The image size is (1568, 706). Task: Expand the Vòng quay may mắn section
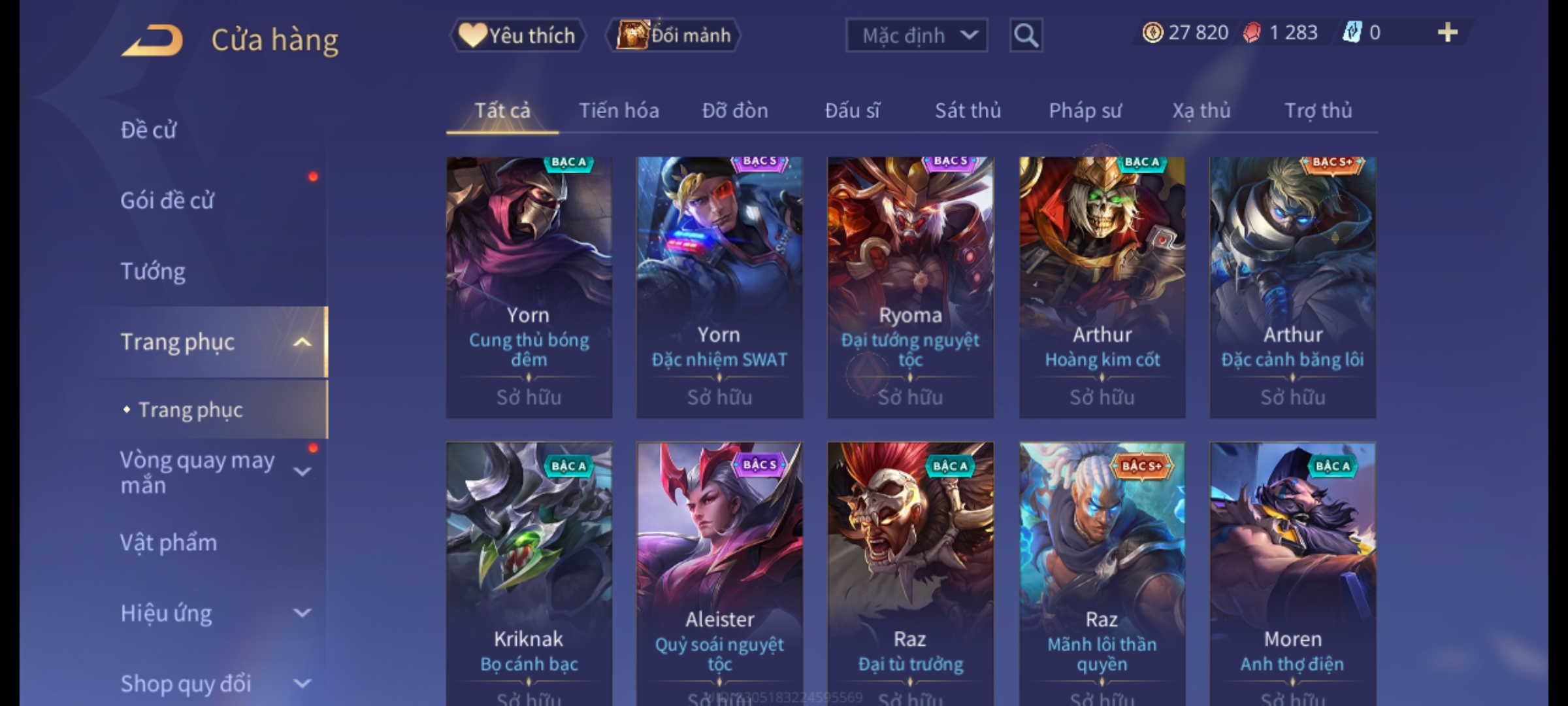pyautogui.click(x=302, y=472)
